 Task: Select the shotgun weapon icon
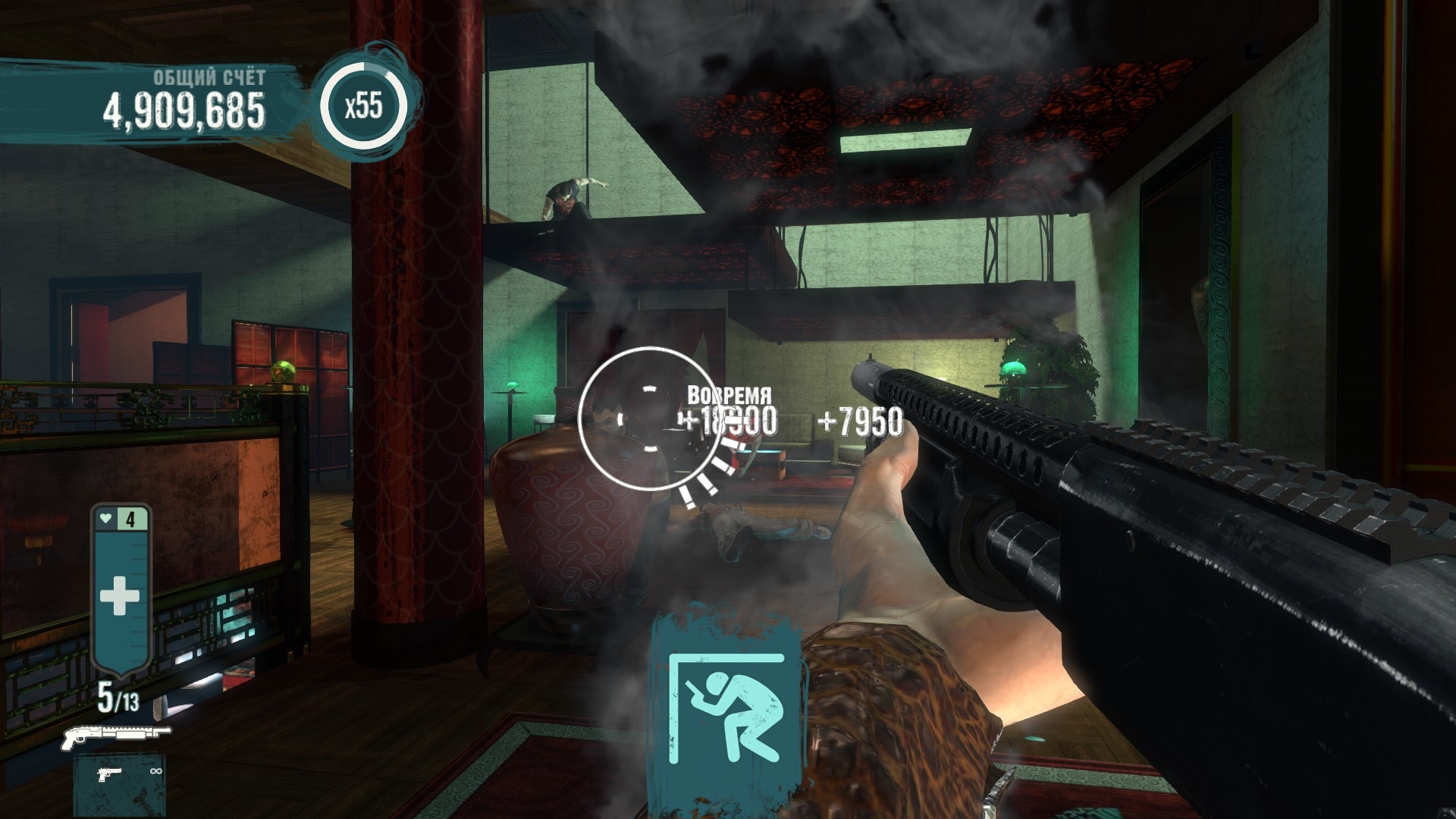coord(116,734)
